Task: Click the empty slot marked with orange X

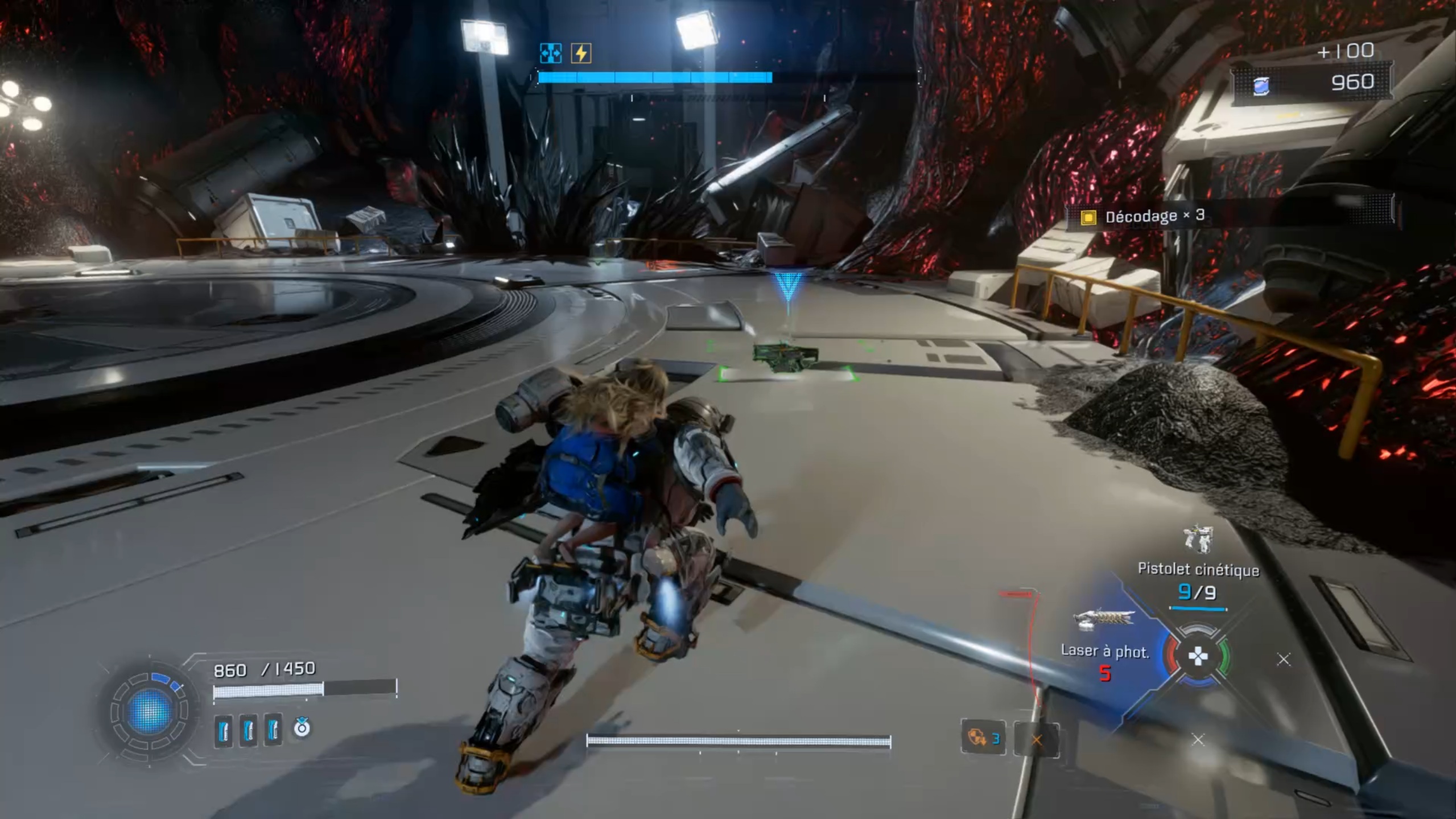Action: (x=1037, y=740)
